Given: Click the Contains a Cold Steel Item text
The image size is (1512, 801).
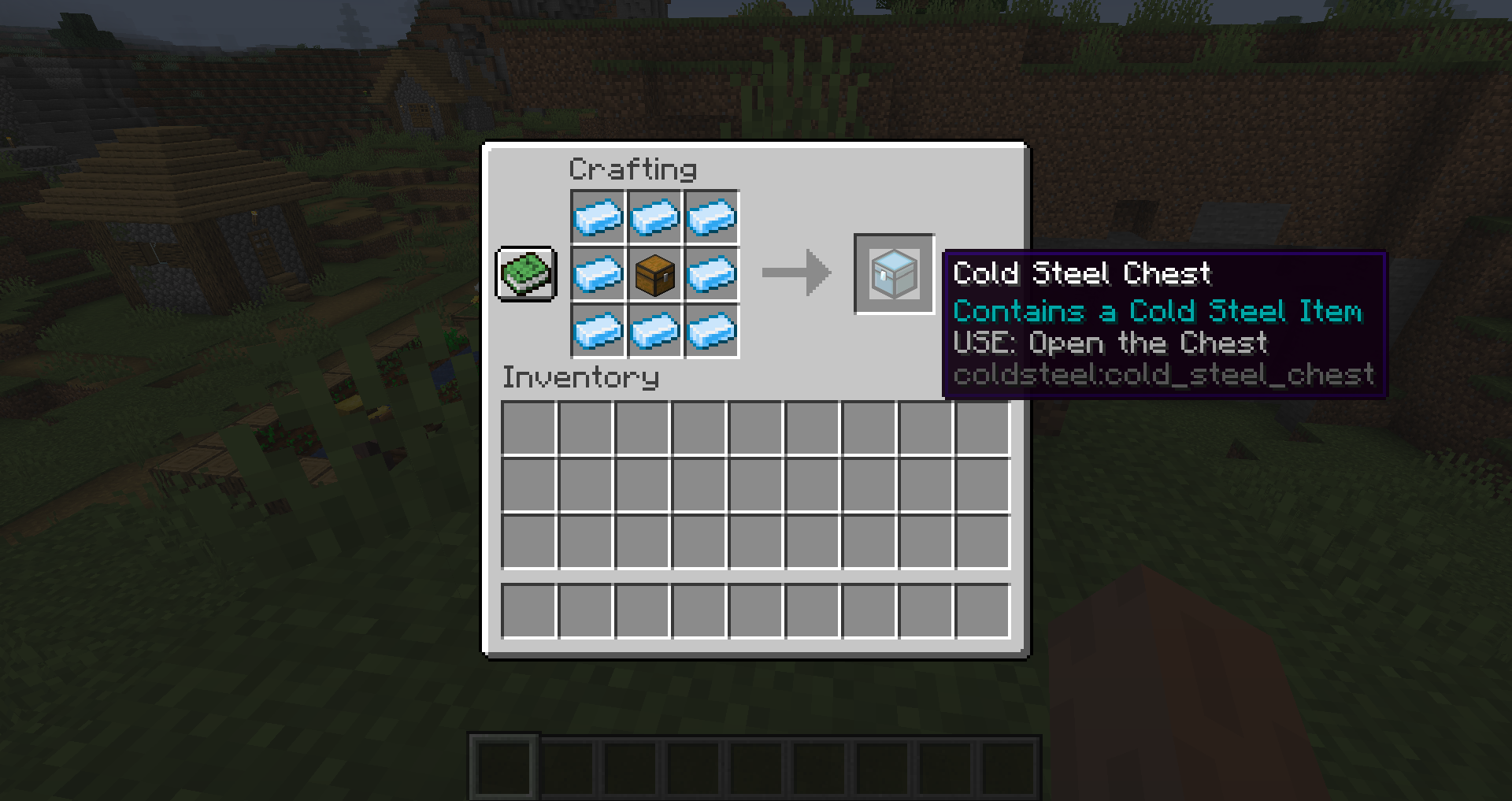Looking at the screenshot, I should (1158, 311).
